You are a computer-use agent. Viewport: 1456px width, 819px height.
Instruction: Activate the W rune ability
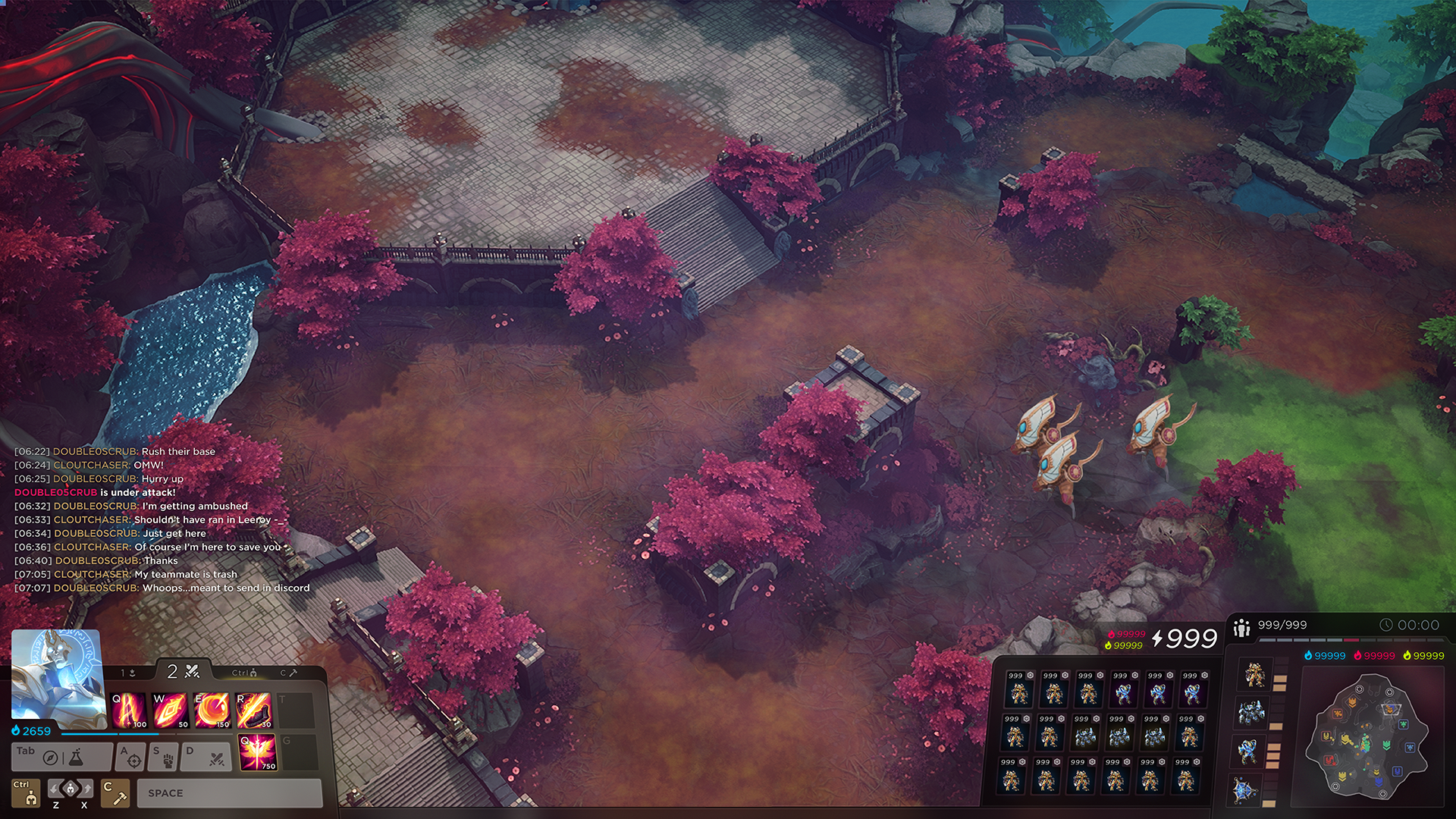click(x=170, y=710)
